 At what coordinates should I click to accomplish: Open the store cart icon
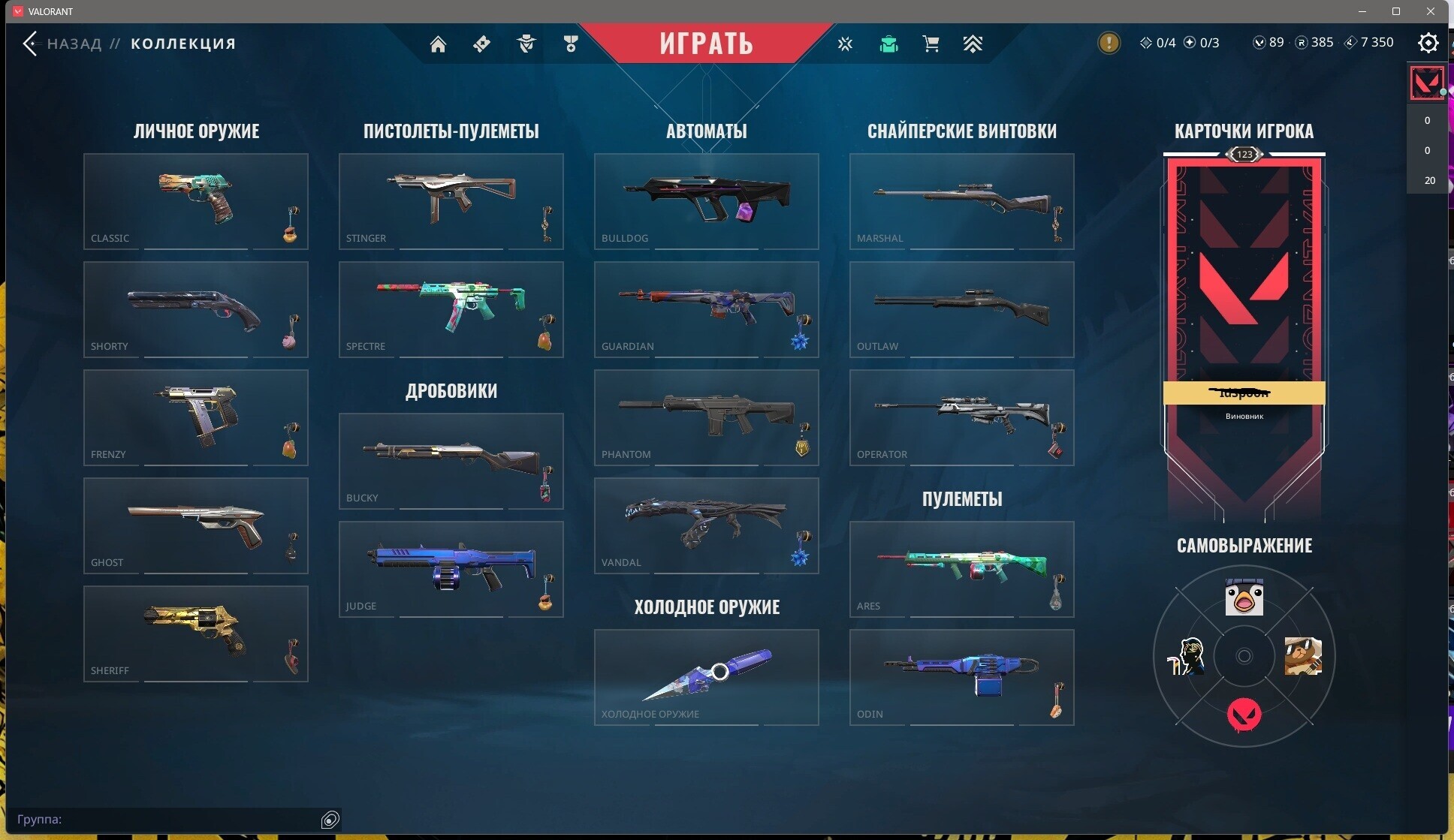[931, 44]
